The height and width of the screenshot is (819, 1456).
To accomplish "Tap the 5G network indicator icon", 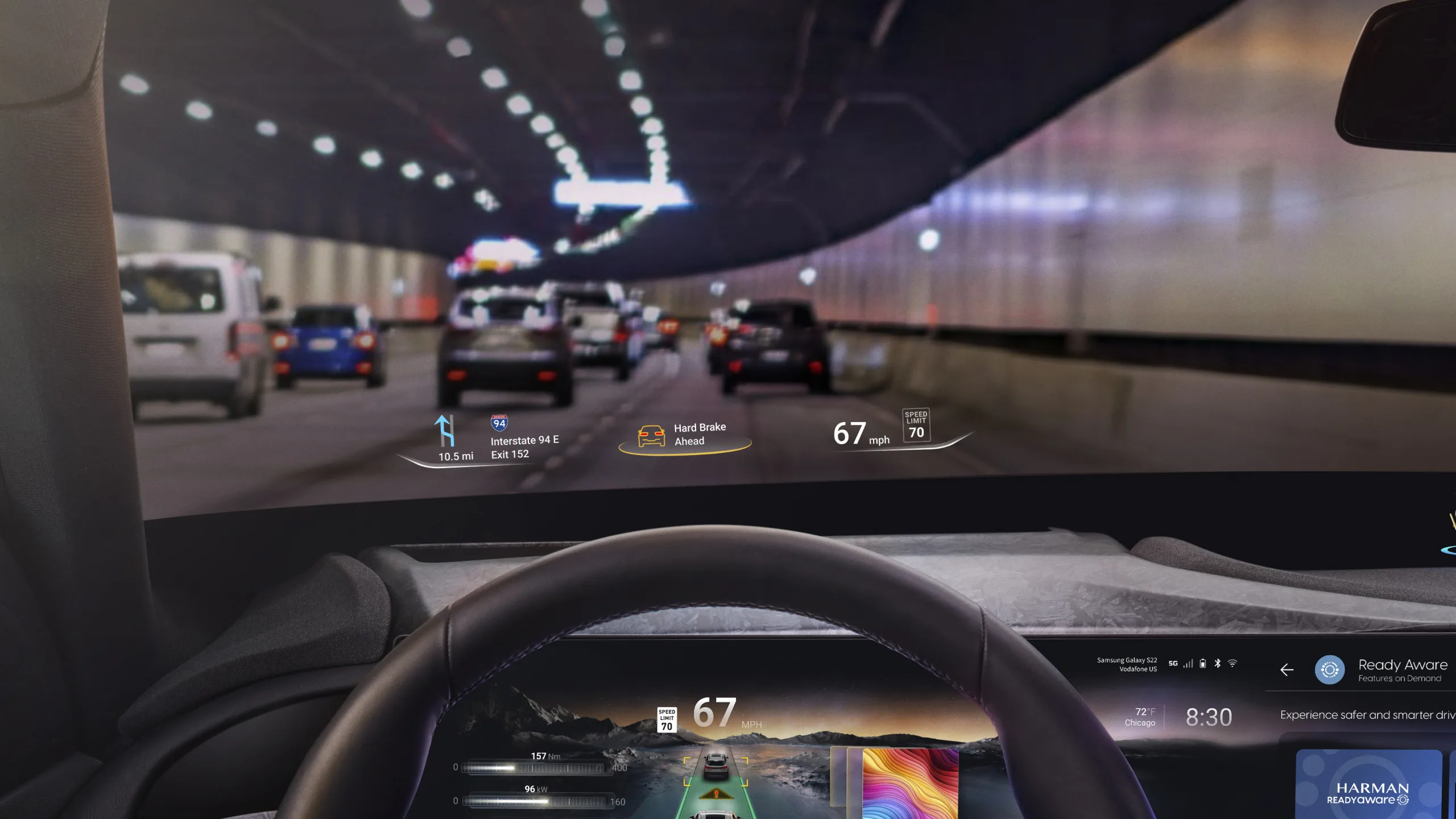I will click(1173, 665).
